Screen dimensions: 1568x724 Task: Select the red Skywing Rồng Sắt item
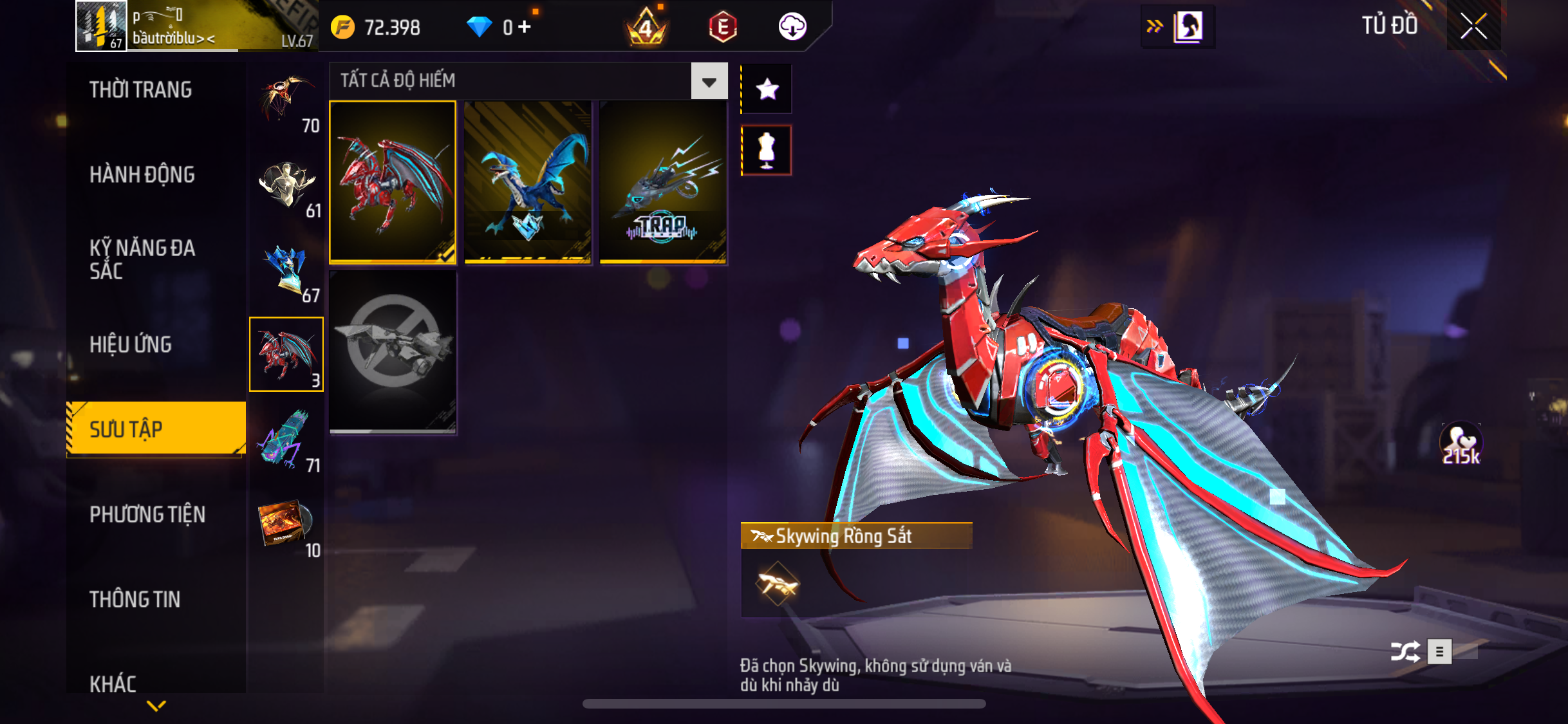(x=393, y=182)
